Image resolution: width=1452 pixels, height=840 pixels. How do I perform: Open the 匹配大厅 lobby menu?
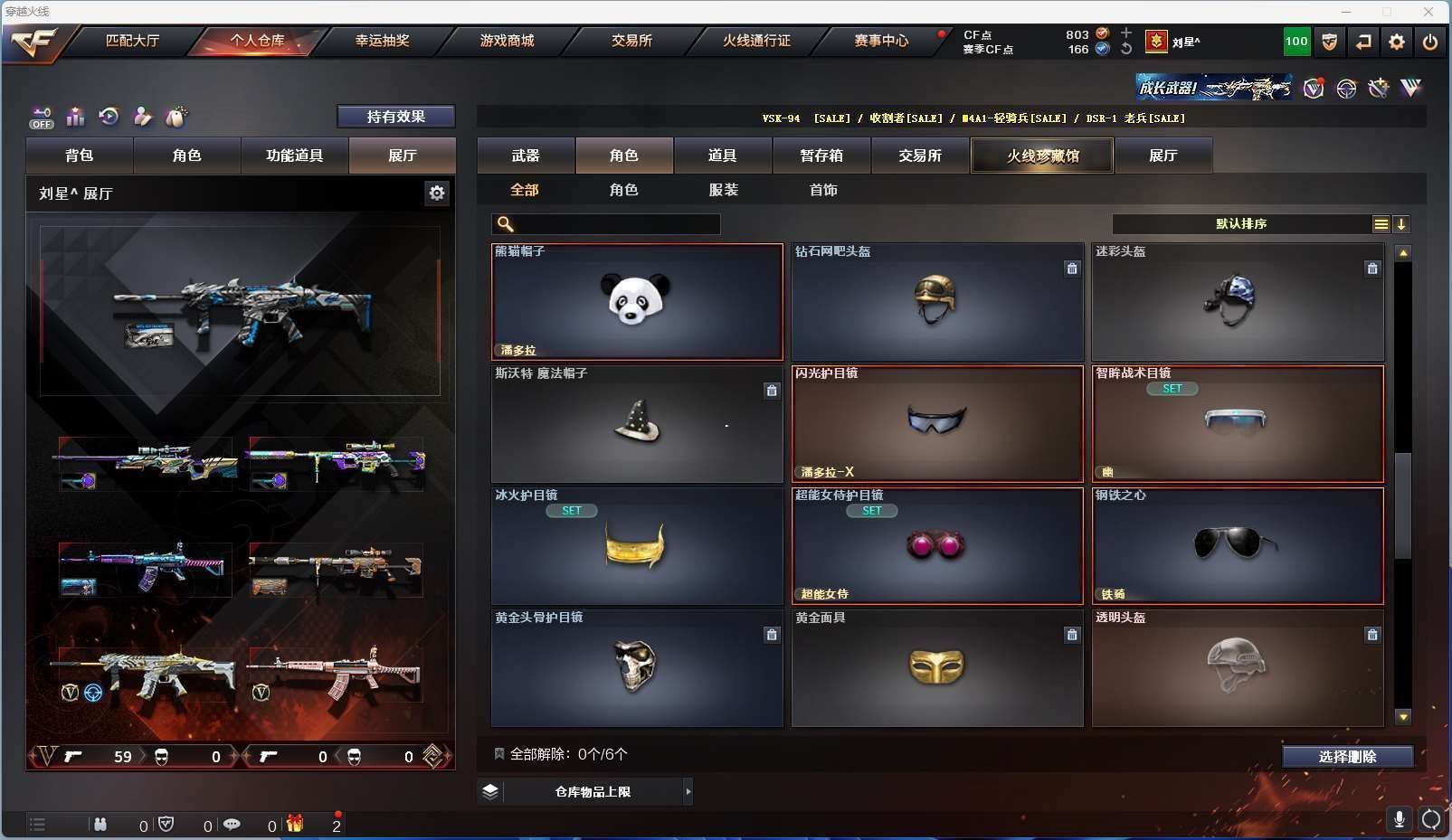pos(132,41)
